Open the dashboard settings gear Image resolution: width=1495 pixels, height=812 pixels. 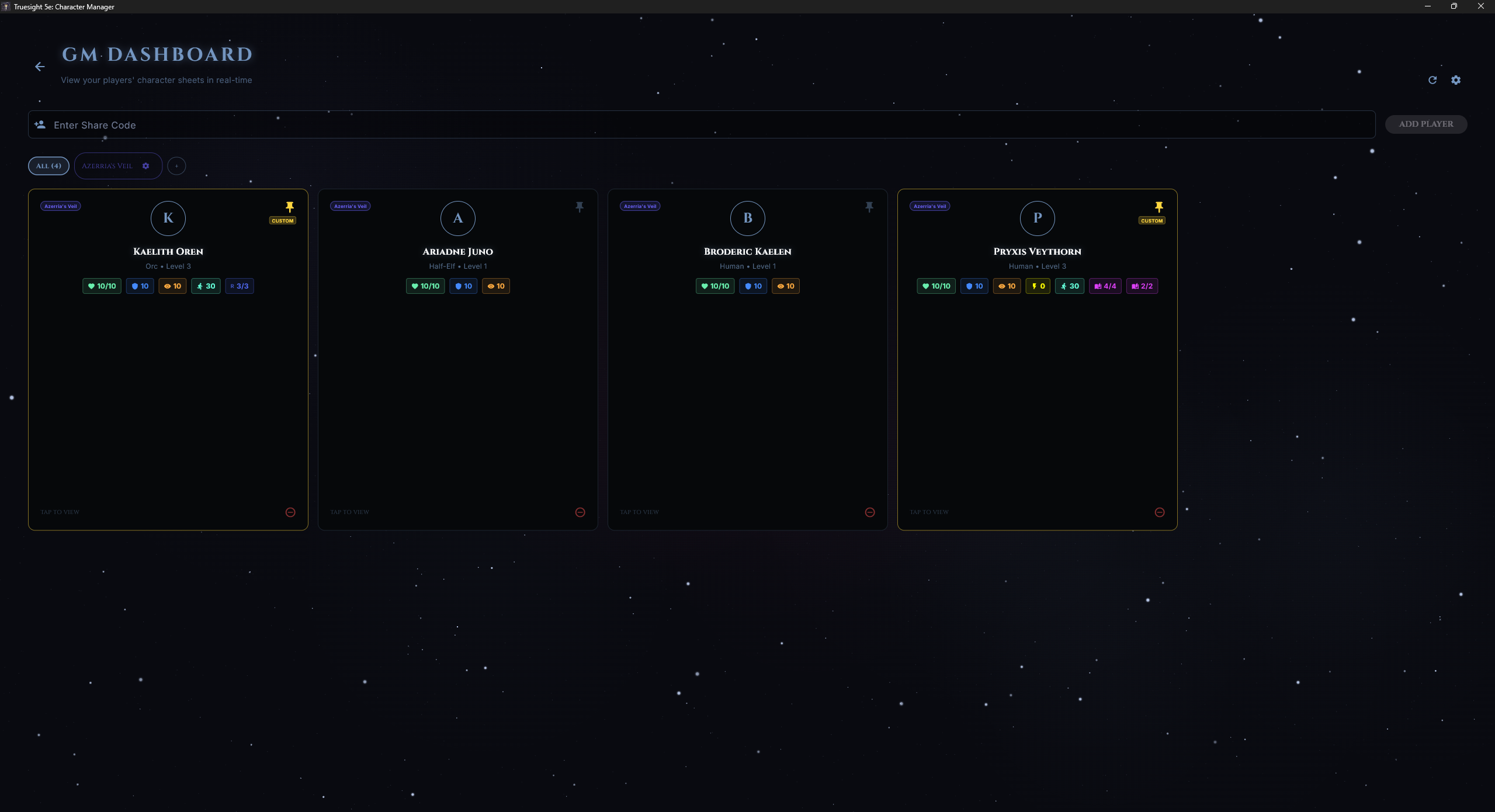coord(1455,79)
